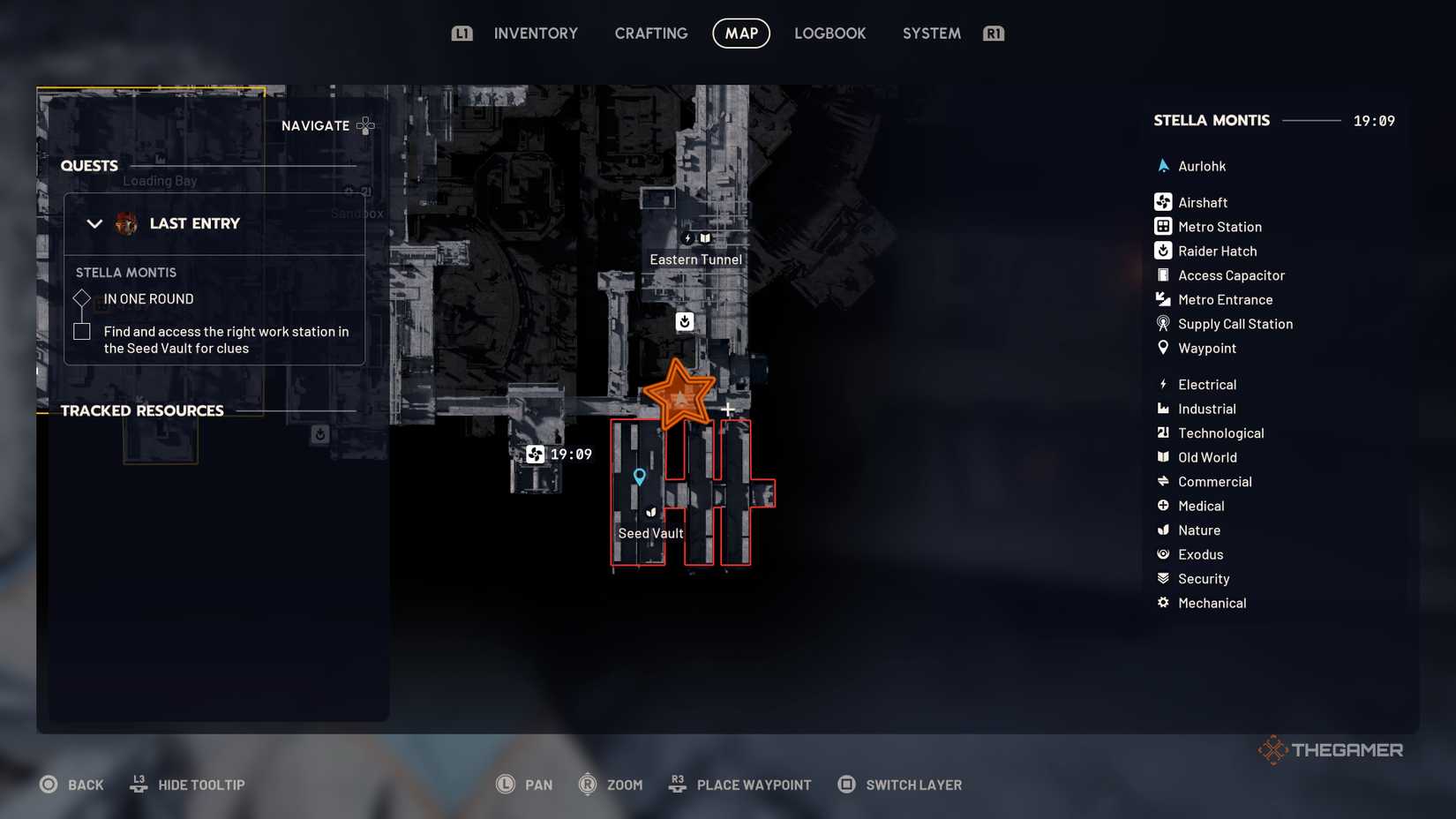1456x819 pixels.
Task: Adjust the map Zoom control
Action: 611,784
